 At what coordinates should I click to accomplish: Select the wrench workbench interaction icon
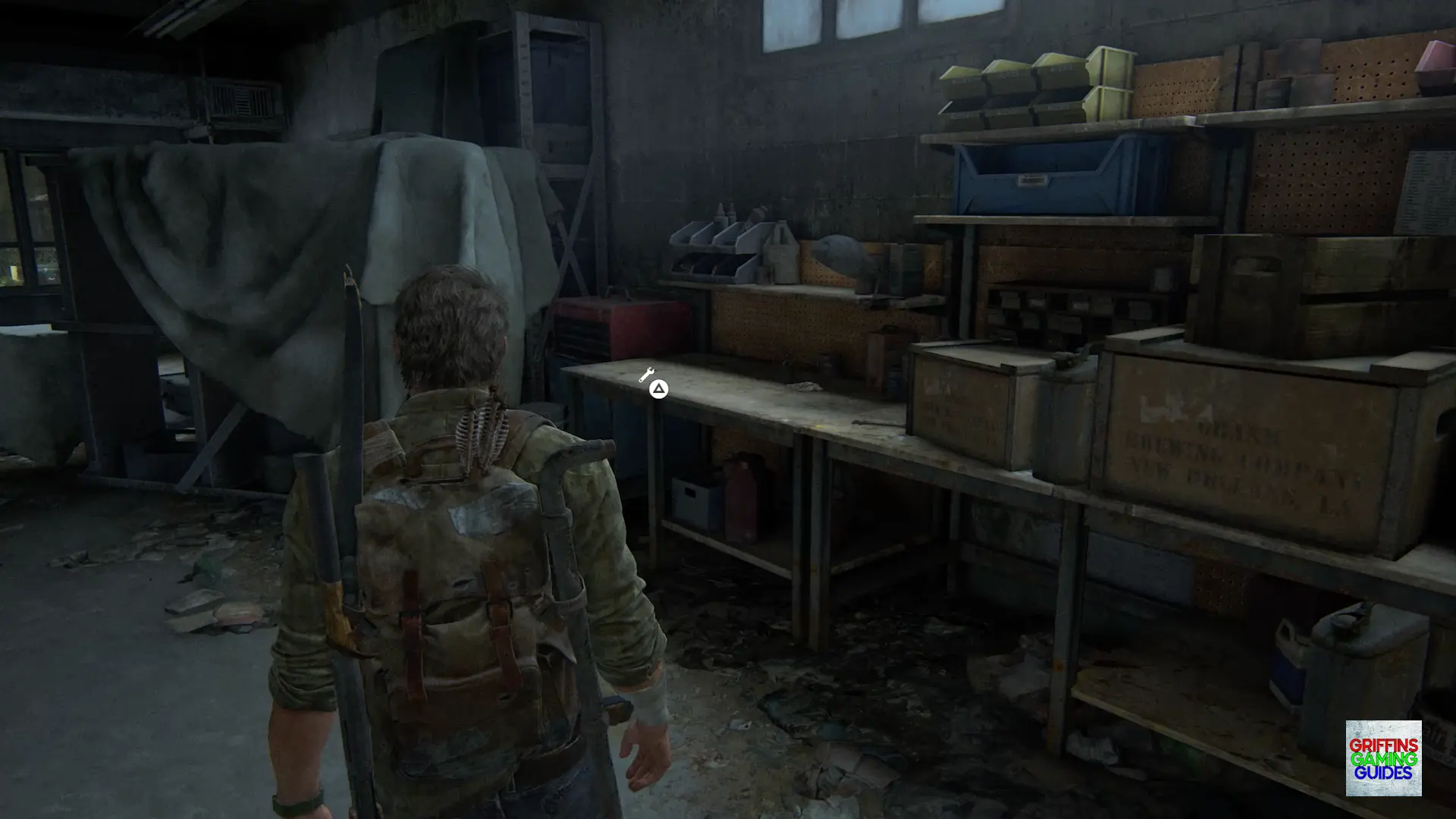(x=646, y=375)
